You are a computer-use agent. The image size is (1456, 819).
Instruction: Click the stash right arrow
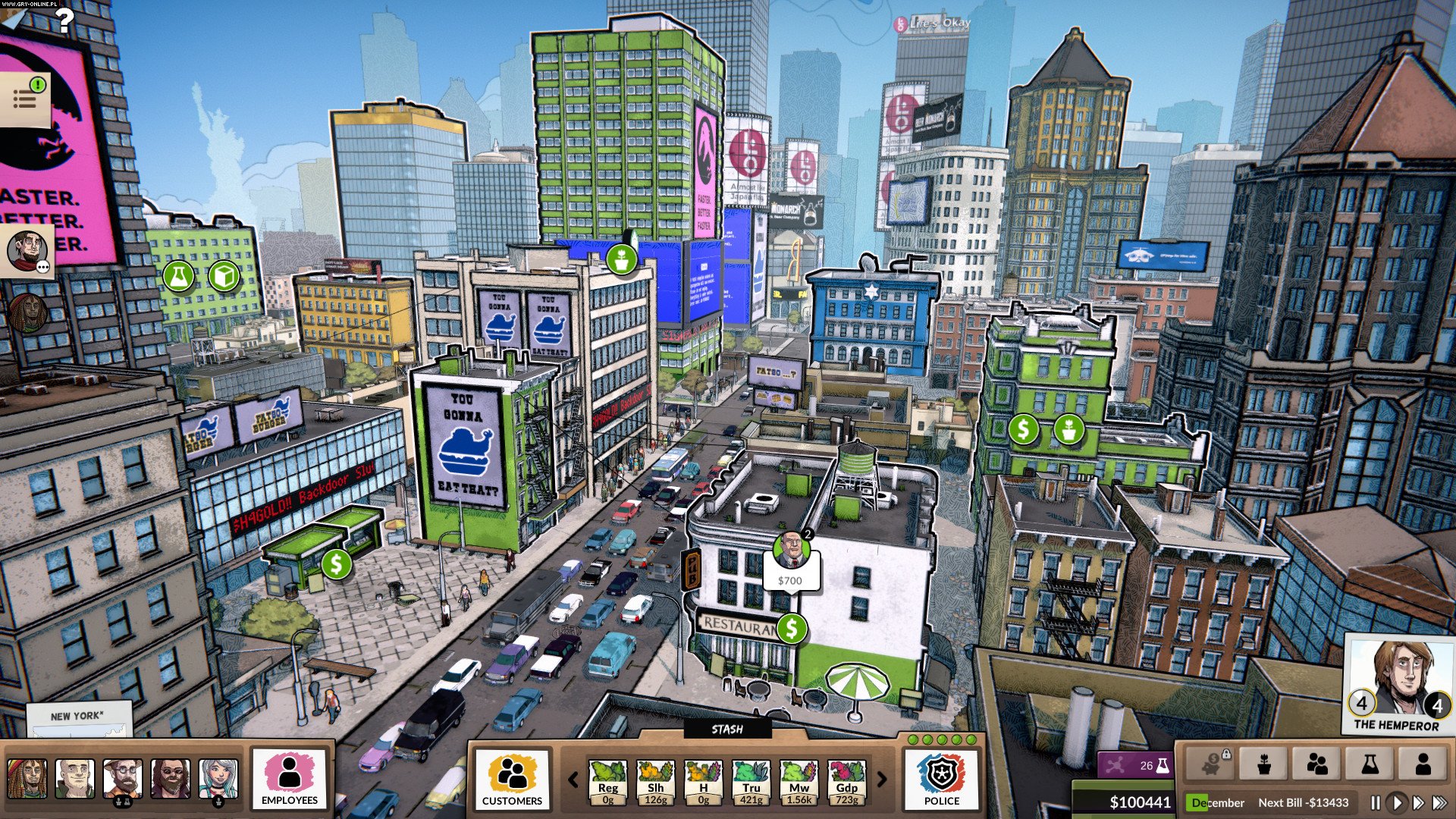(x=882, y=779)
